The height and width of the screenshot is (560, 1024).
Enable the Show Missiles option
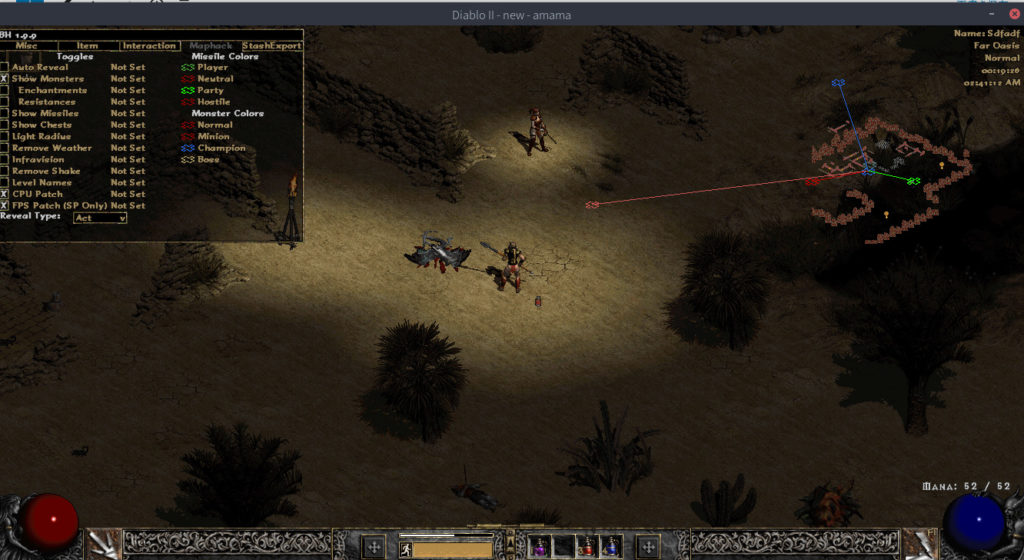click(5, 114)
